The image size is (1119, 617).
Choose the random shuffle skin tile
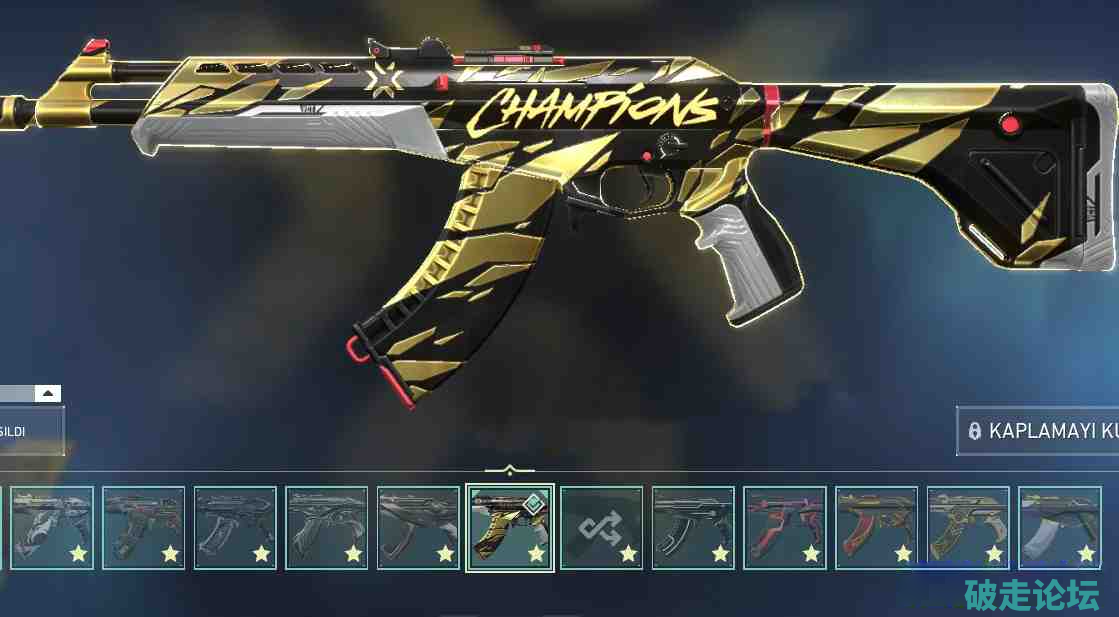(x=601, y=528)
